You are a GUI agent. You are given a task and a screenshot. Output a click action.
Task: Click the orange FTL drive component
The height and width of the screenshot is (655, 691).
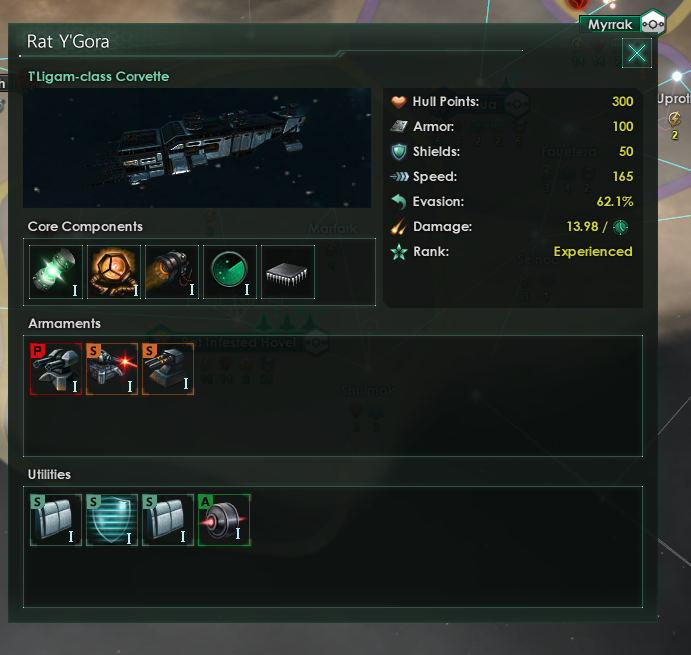pos(114,272)
